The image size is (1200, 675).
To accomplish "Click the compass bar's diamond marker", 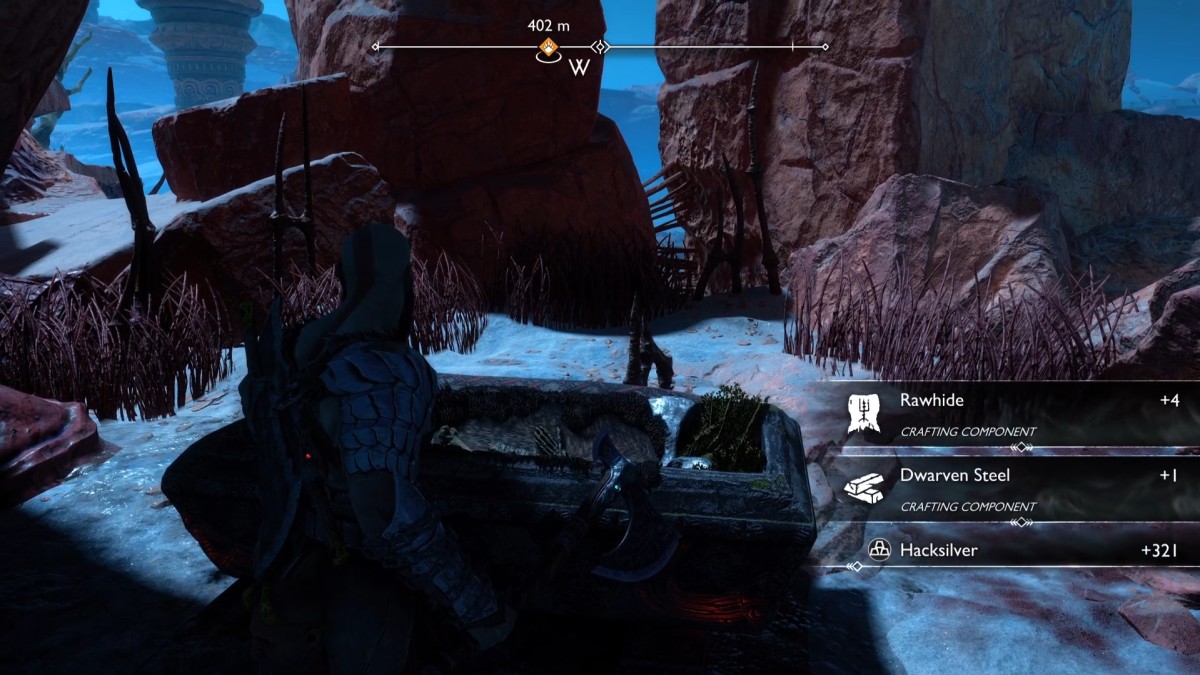I will pyautogui.click(x=599, y=46).
